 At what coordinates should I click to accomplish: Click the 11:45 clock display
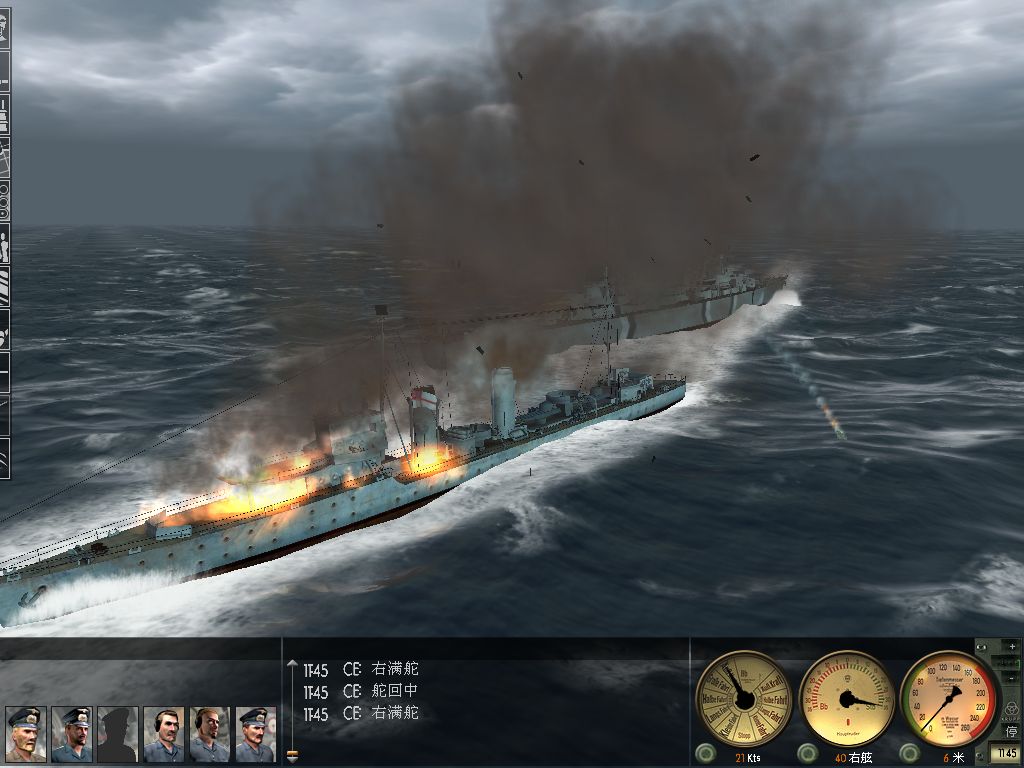click(1006, 753)
